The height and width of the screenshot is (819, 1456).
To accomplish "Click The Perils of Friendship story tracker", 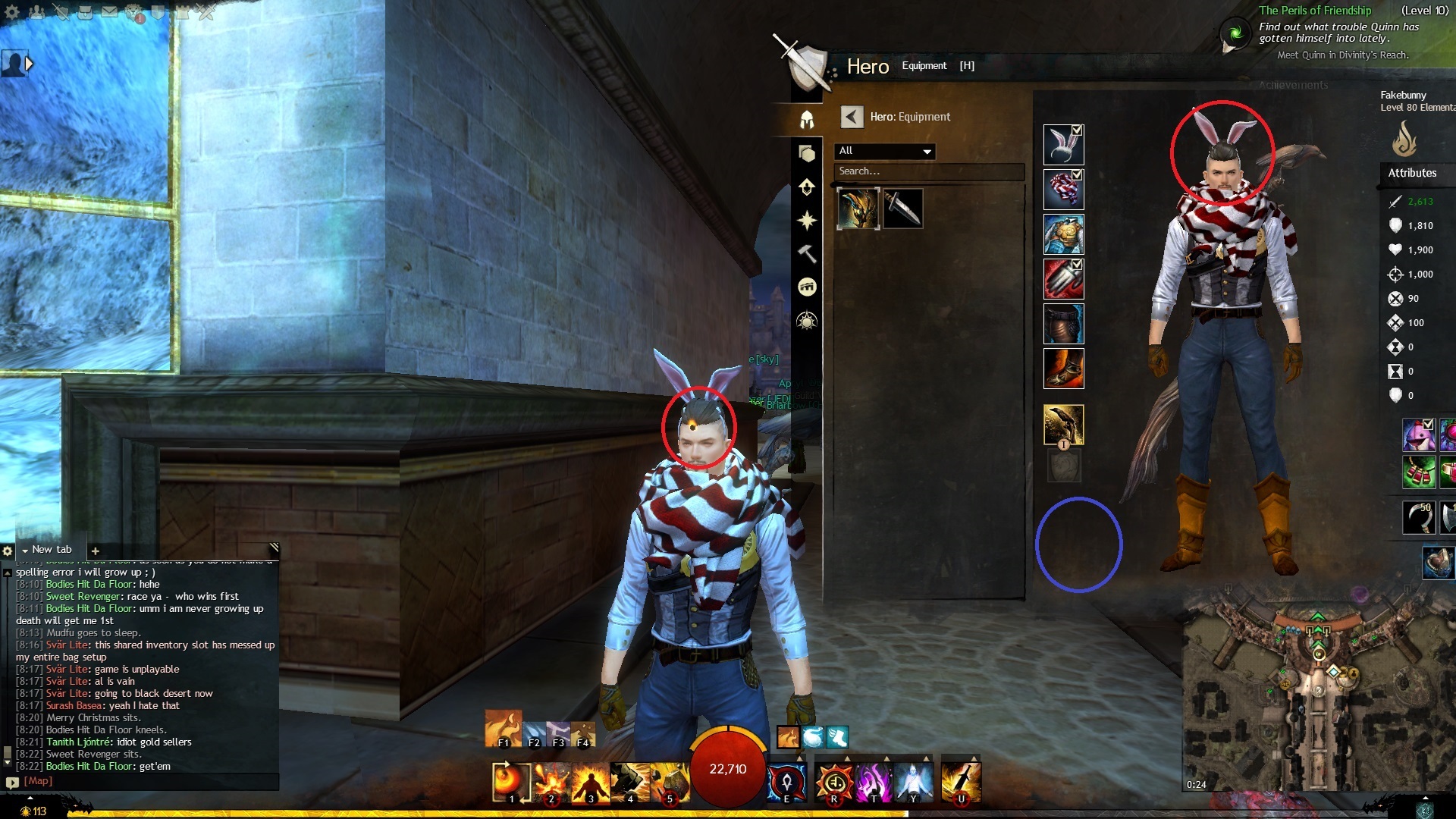I will point(1314,11).
